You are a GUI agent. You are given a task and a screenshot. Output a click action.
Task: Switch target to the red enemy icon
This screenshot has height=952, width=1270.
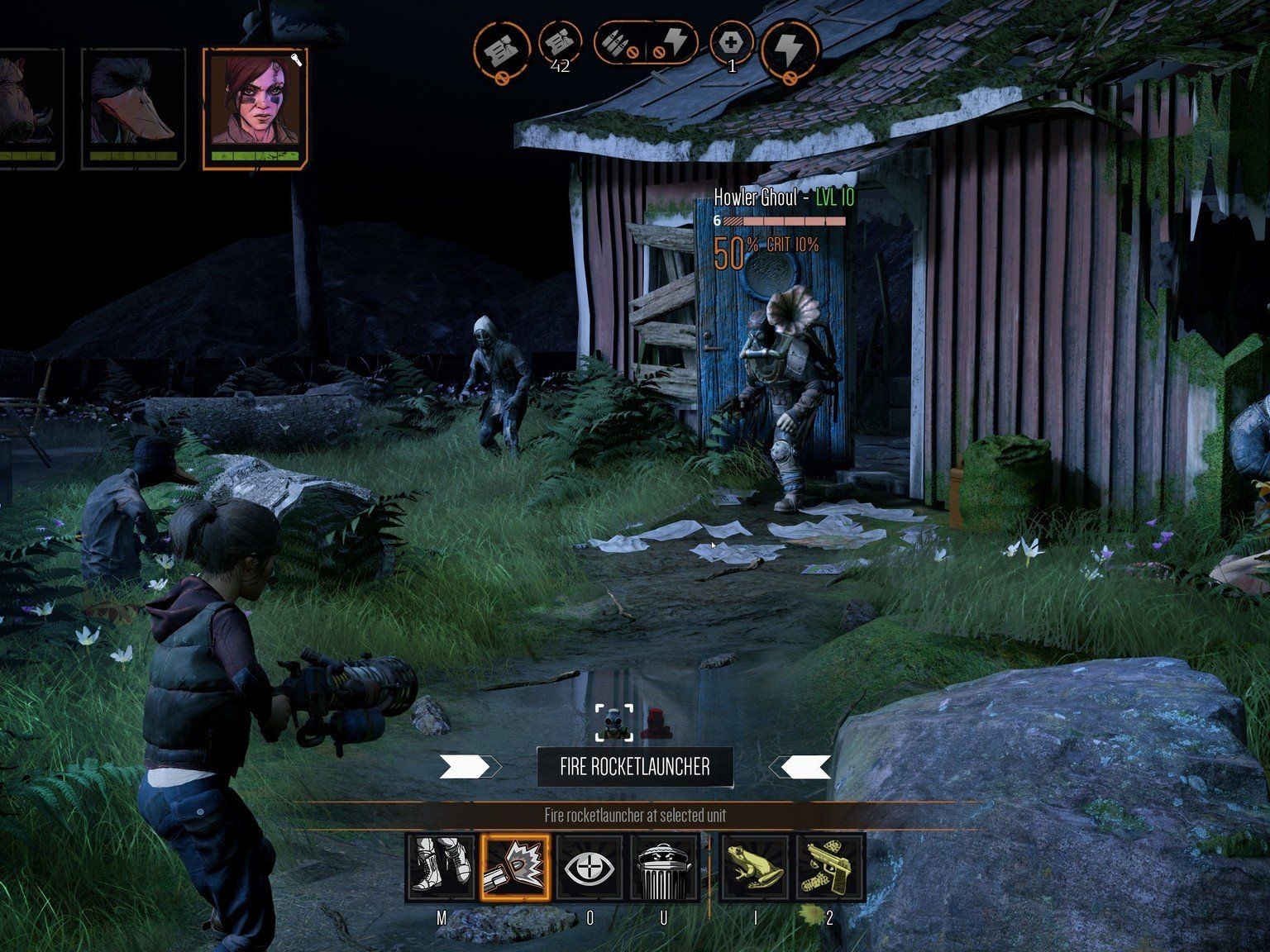[x=655, y=723]
